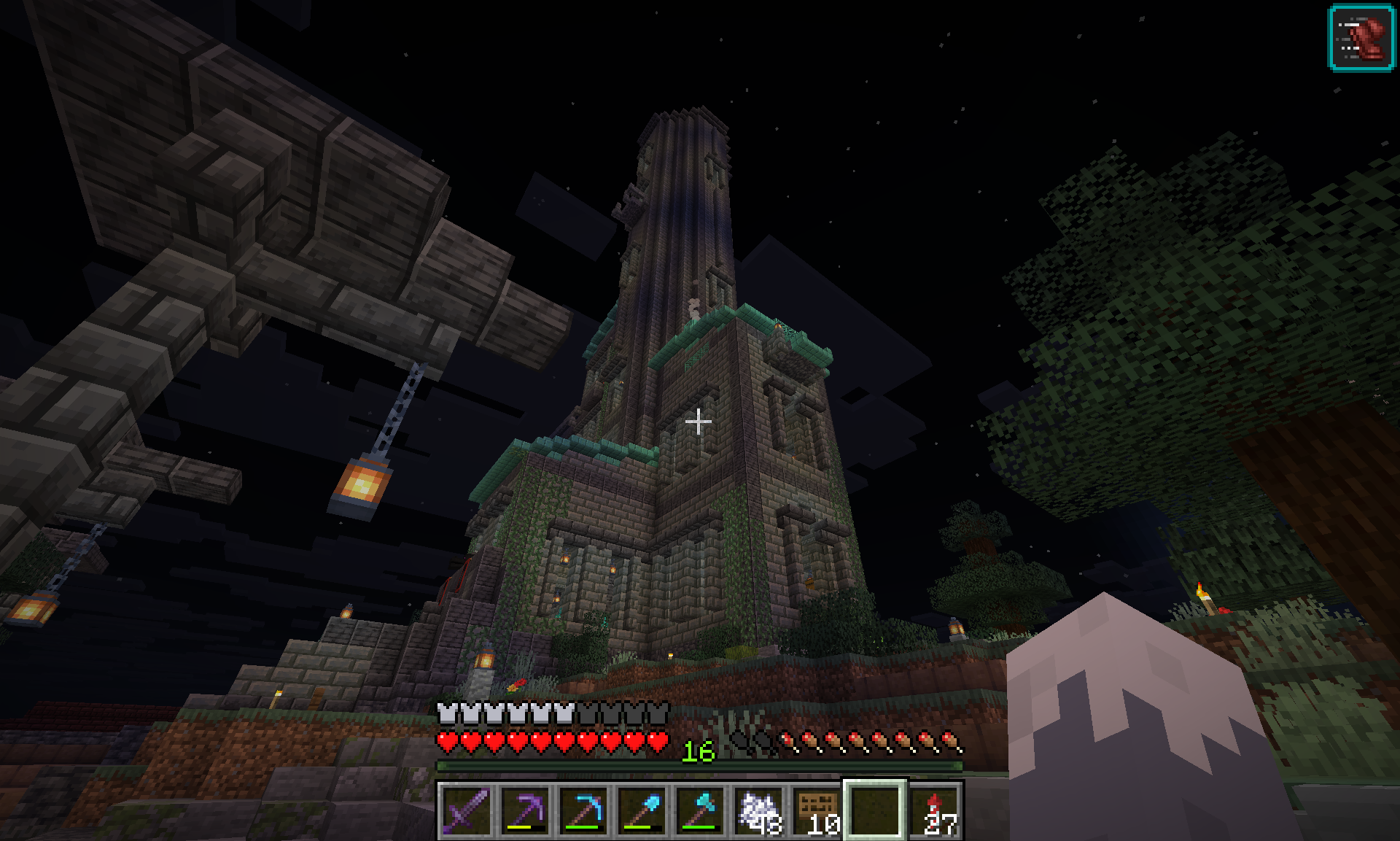Switch to the diamond shovel slot
Viewport: 1400px width, 841px height.
tap(642, 810)
